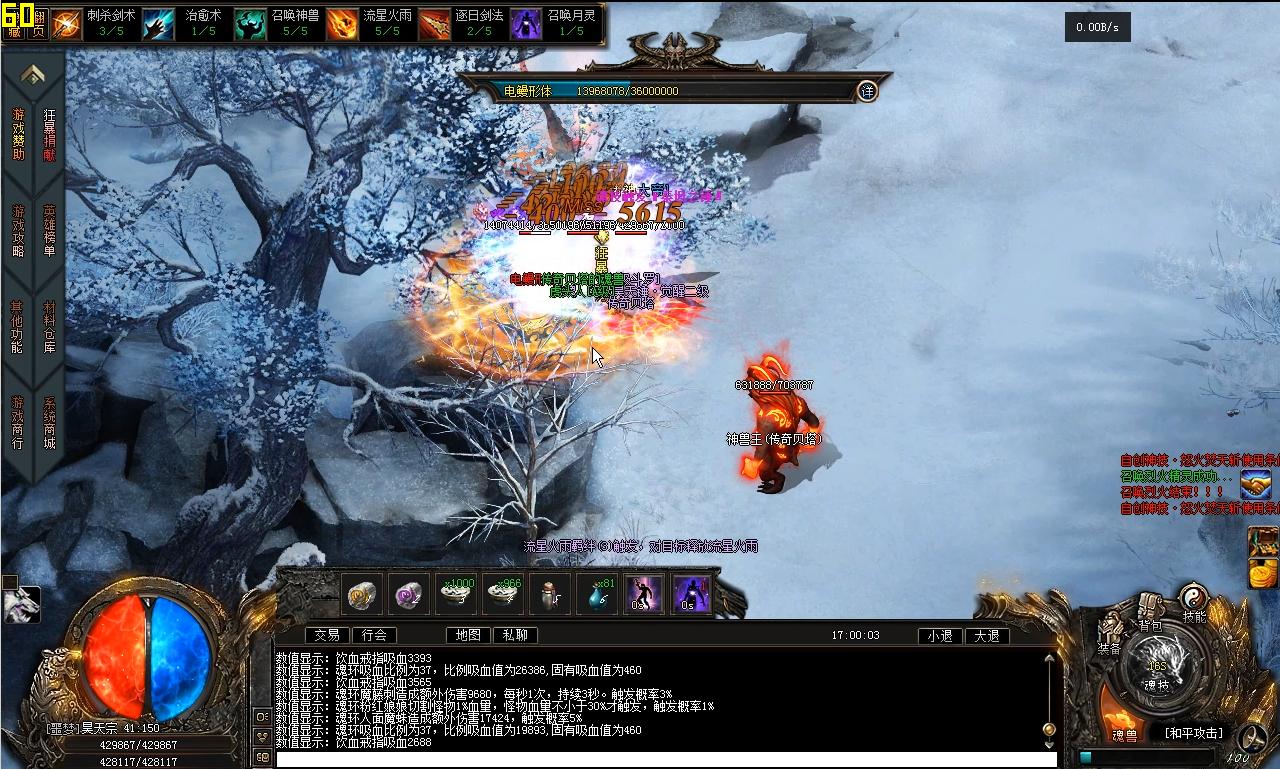Open the 背包 backpack
The width and height of the screenshot is (1280, 769).
(1151, 612)
